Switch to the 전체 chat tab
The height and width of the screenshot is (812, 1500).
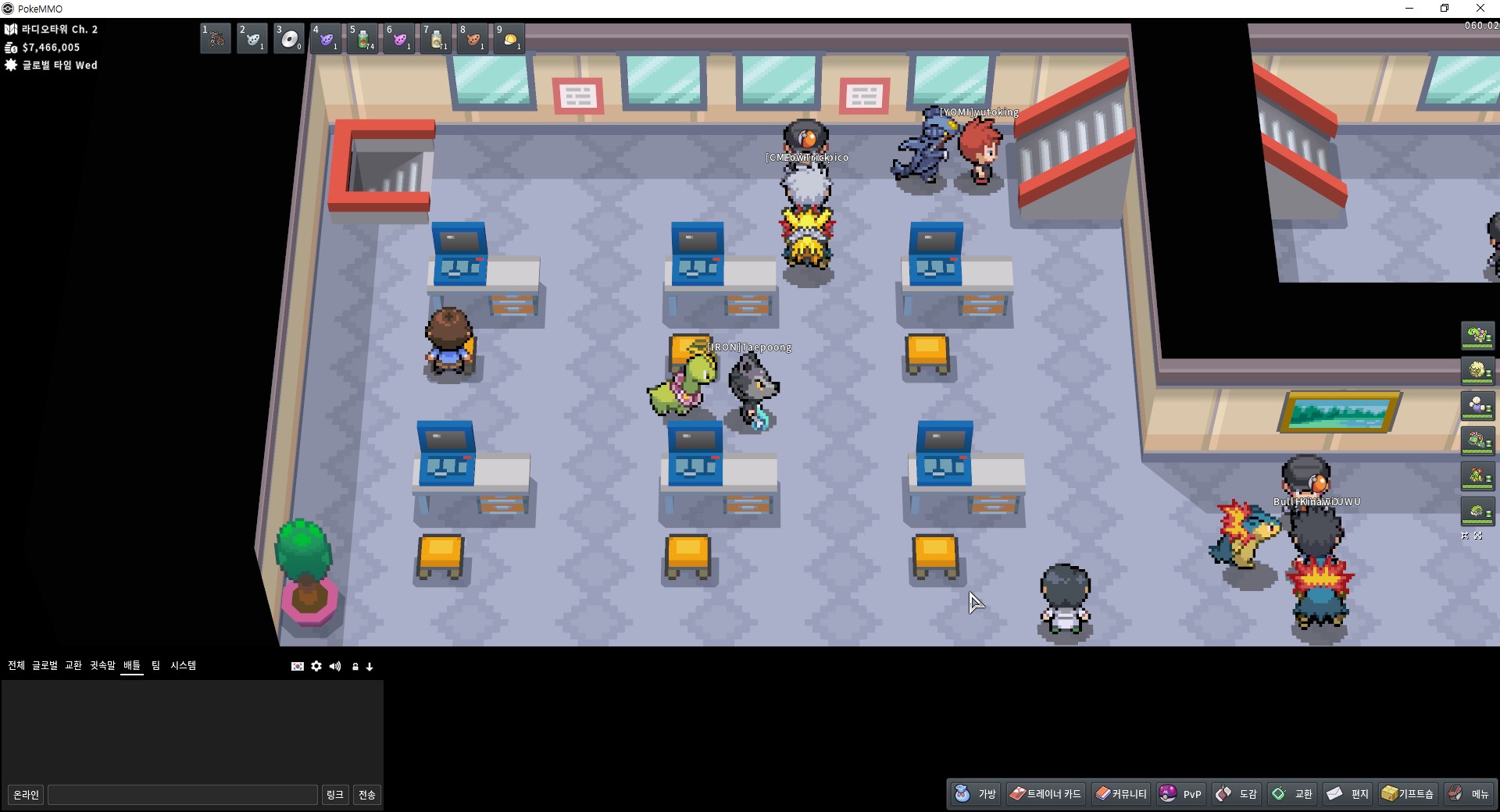(x=16, y=665)
